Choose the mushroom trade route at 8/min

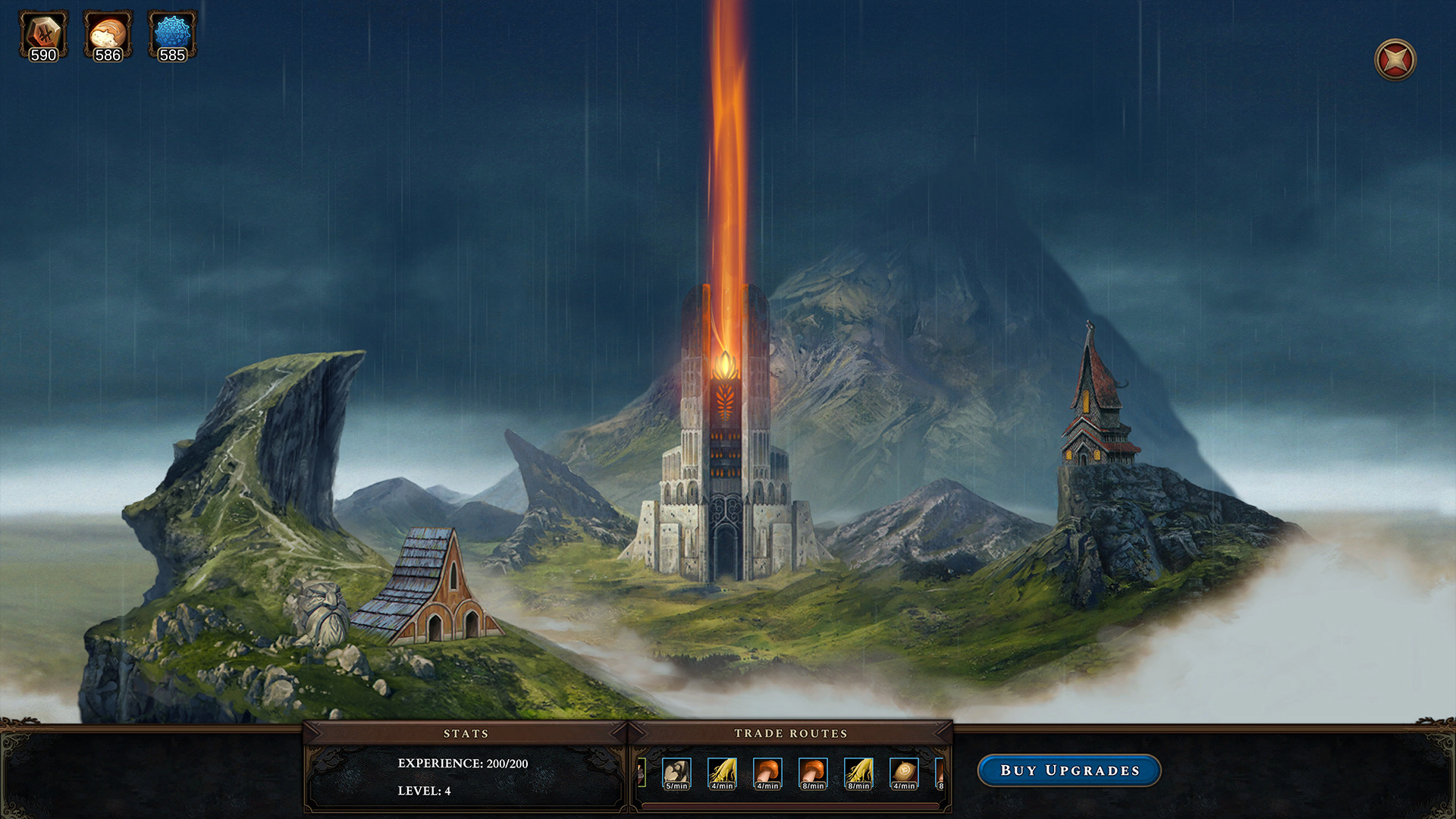tap(813, 773)
